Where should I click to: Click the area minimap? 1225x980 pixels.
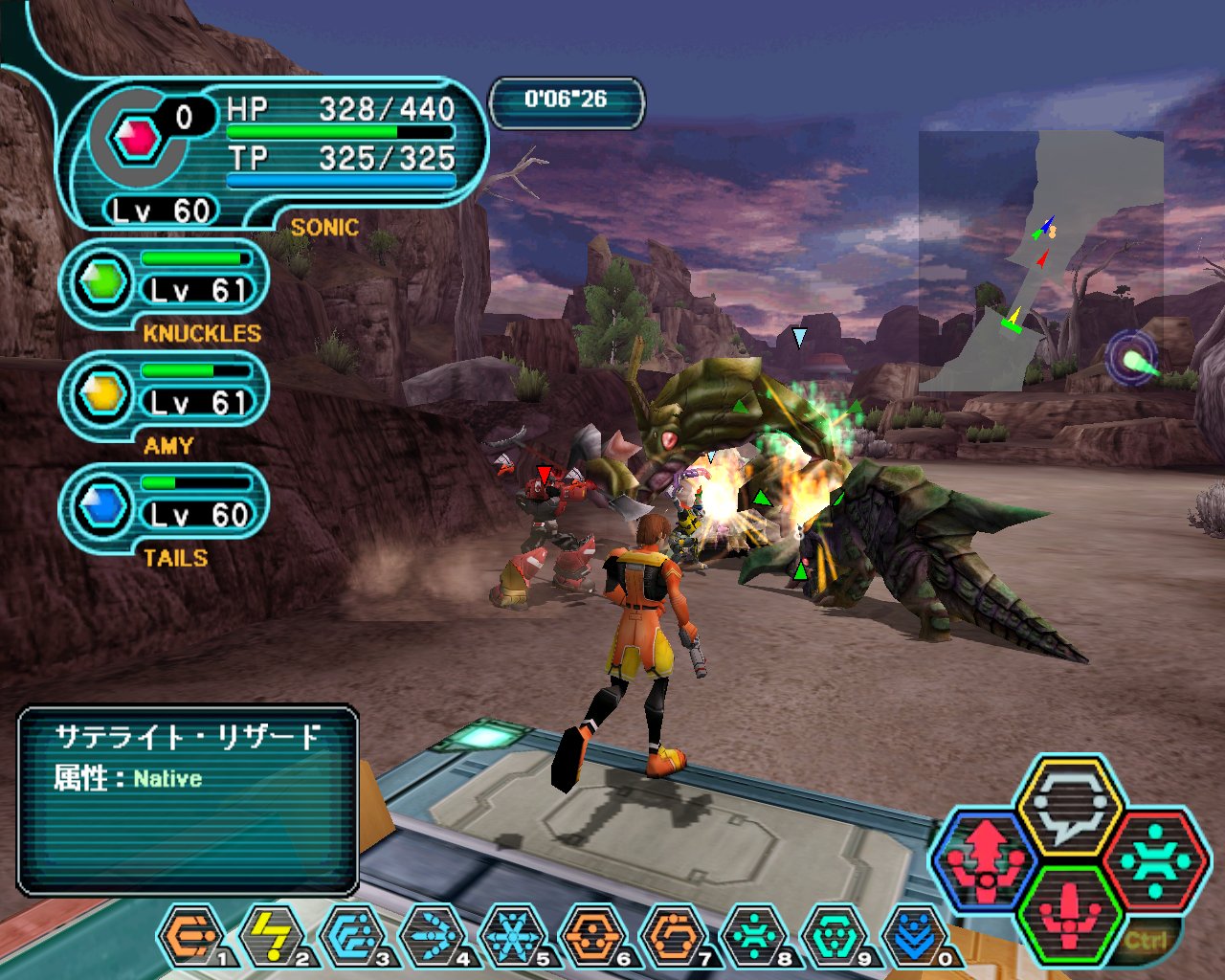pyautogui.click(x=1041, y=260)
